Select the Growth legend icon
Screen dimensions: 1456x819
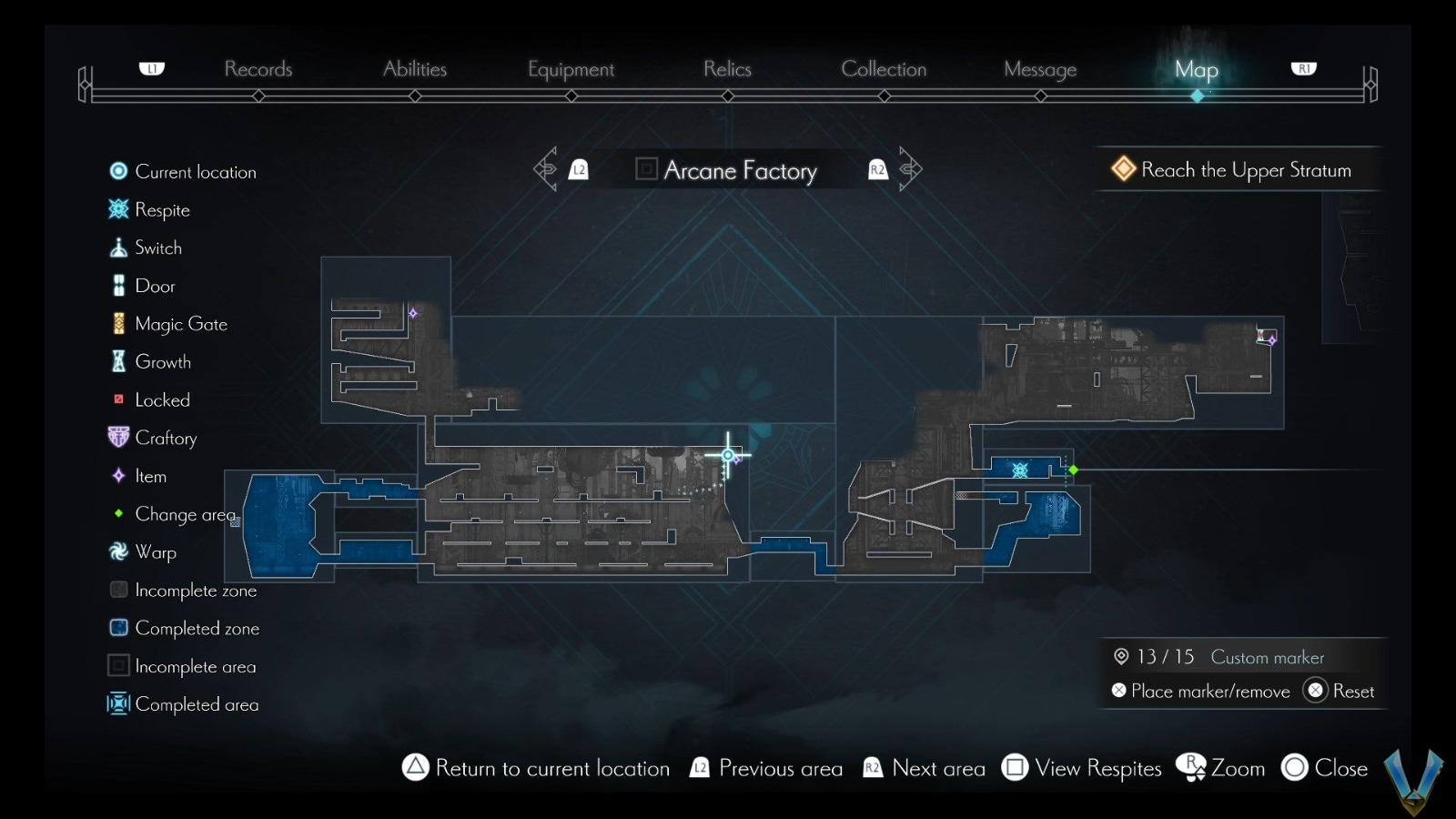point(118,361)
